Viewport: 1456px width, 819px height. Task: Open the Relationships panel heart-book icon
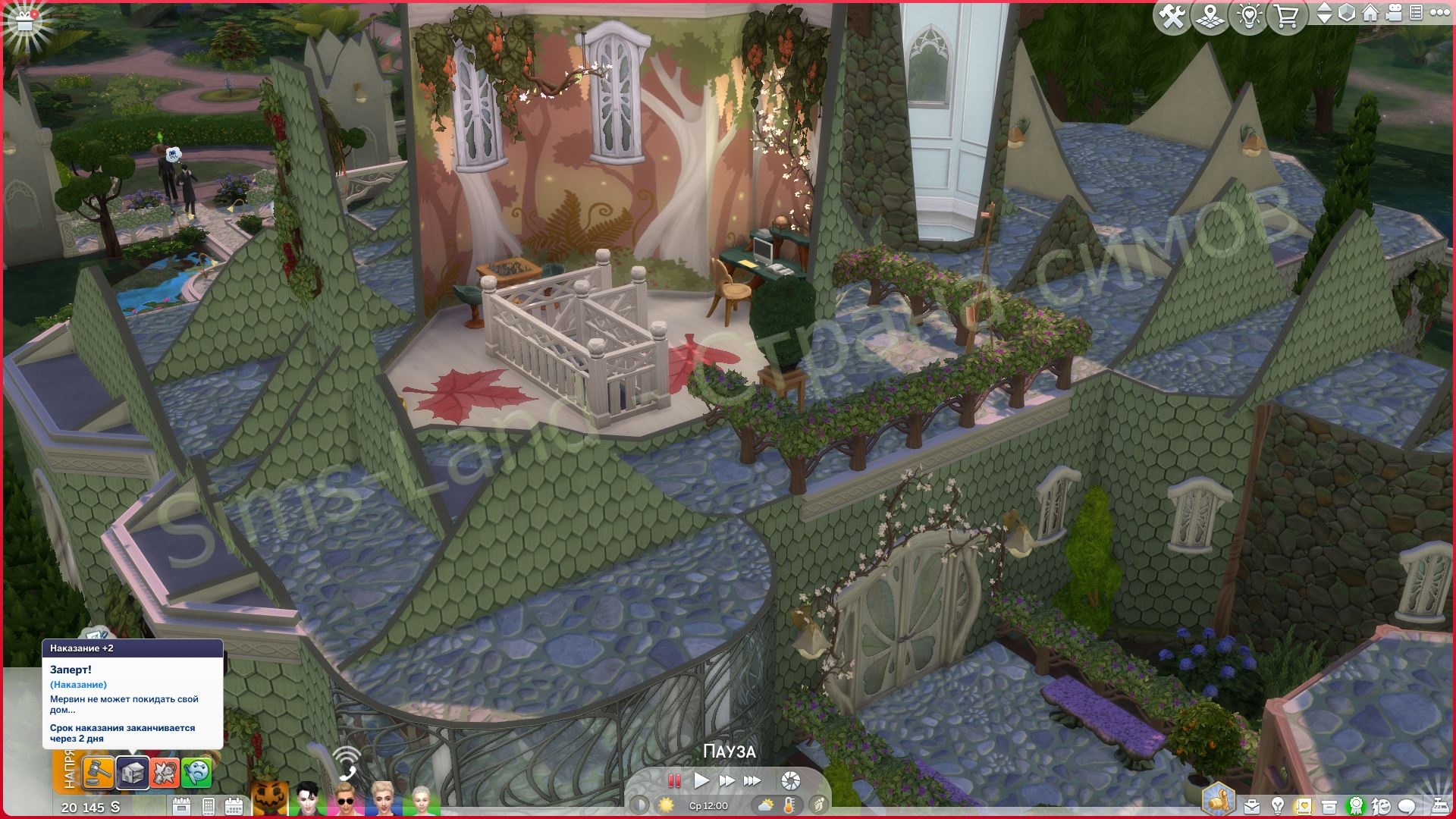pyautogui.click(x=1303, y=805)
